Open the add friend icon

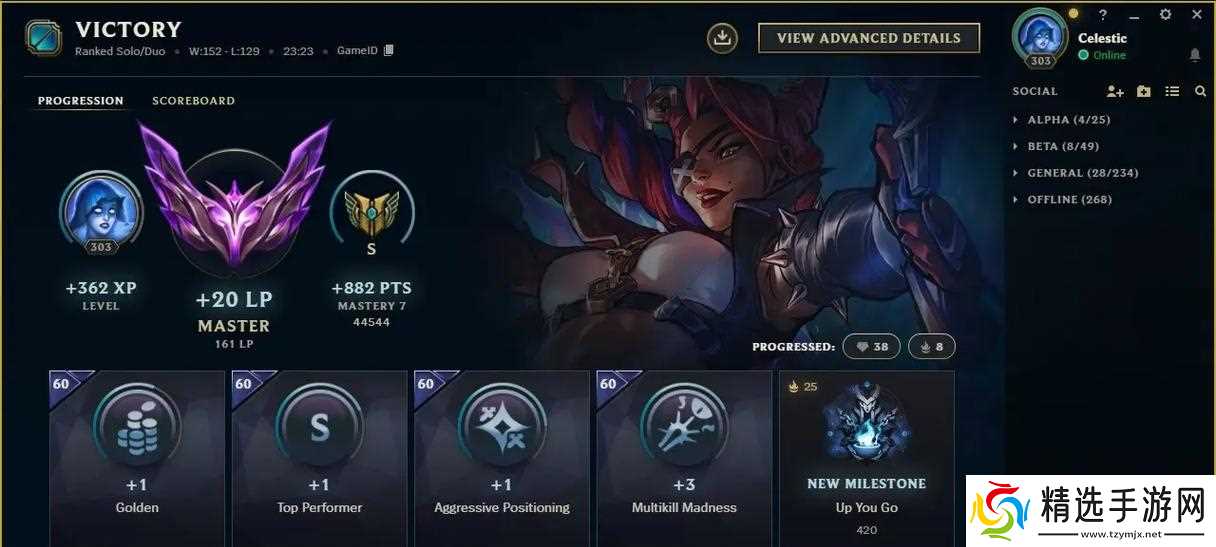click(x=1115, y=91)
